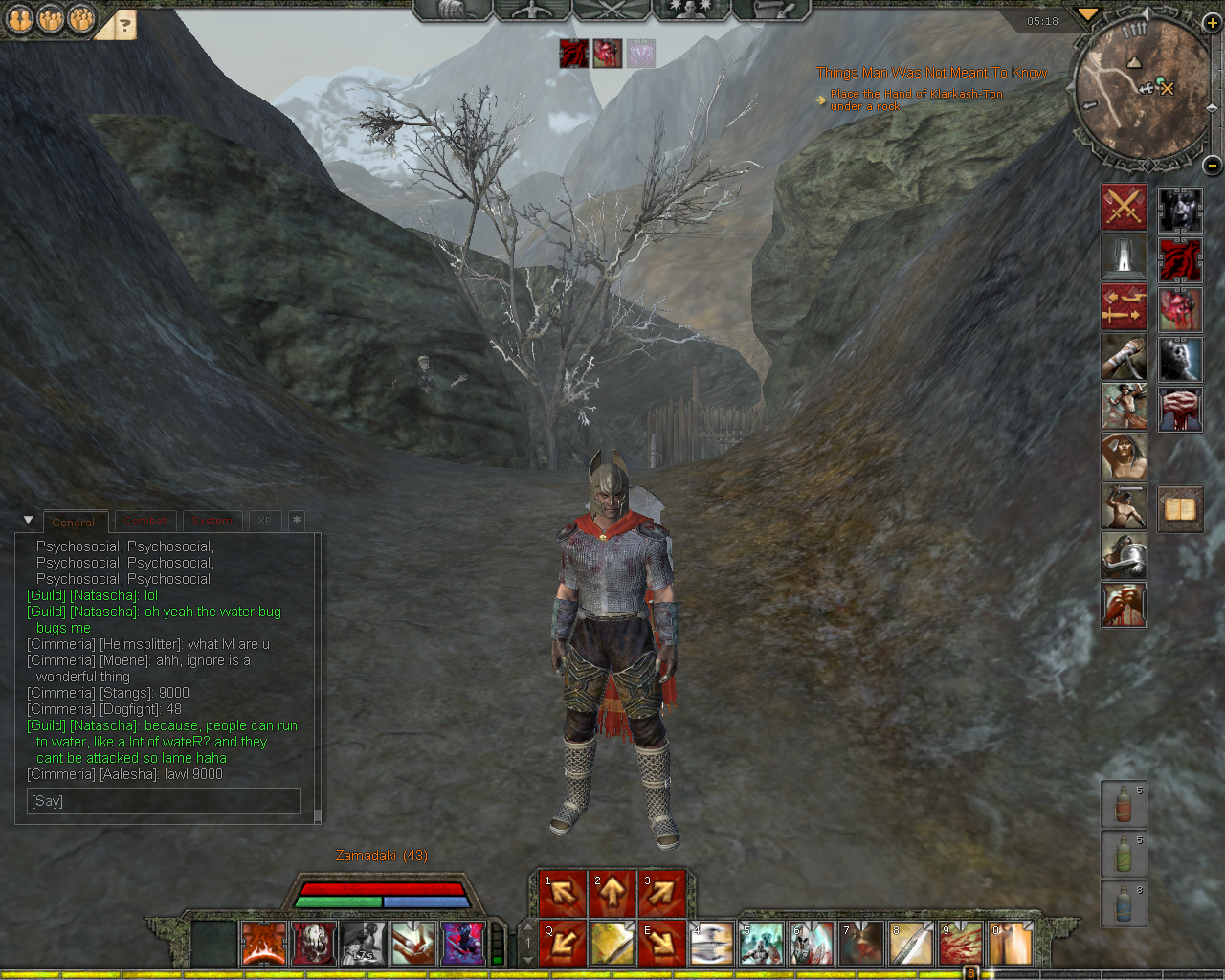
Task: Collapse the chat window with the arrow
Action: pos(28,521)
